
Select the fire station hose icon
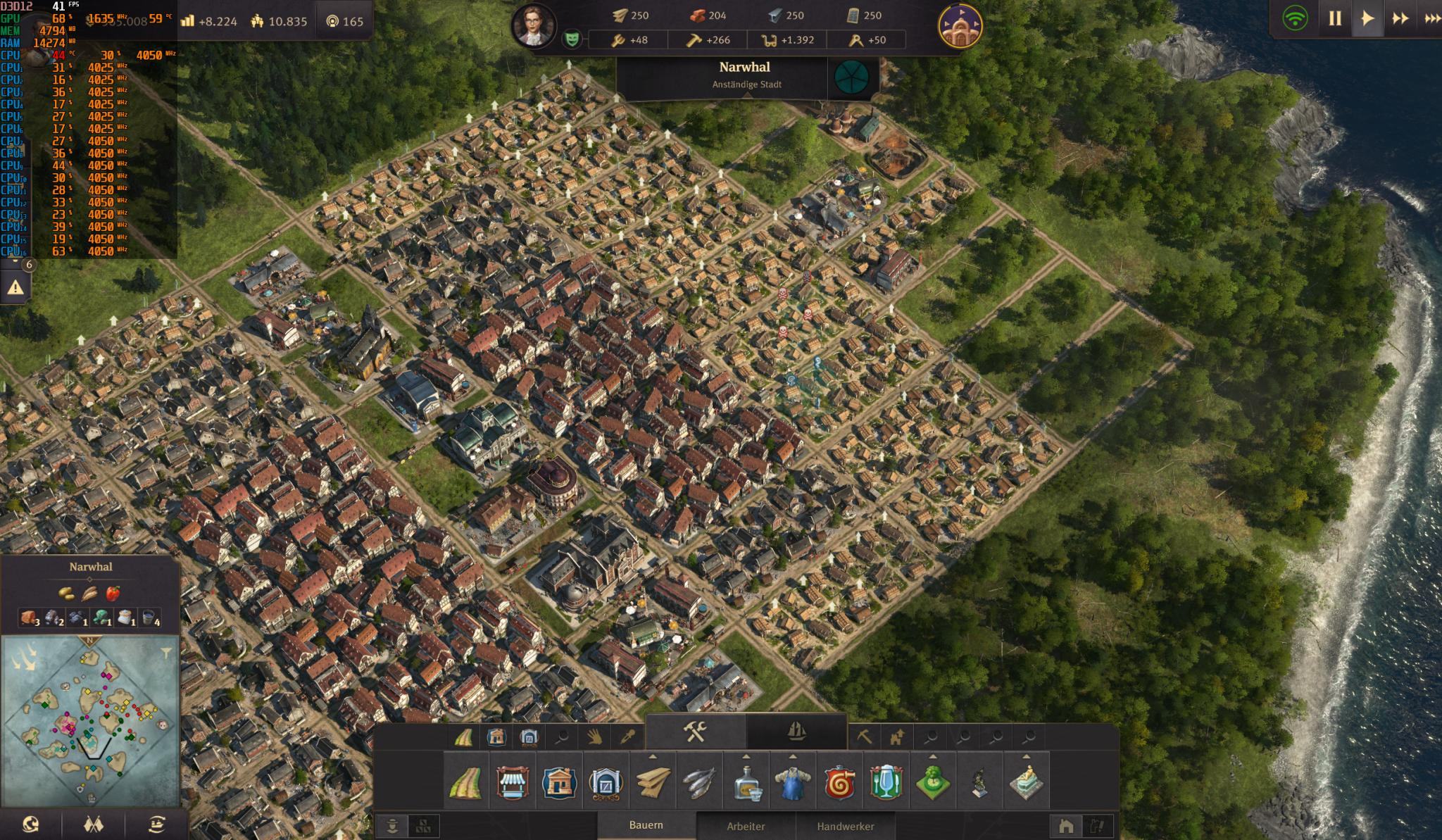tap(840, 782)
